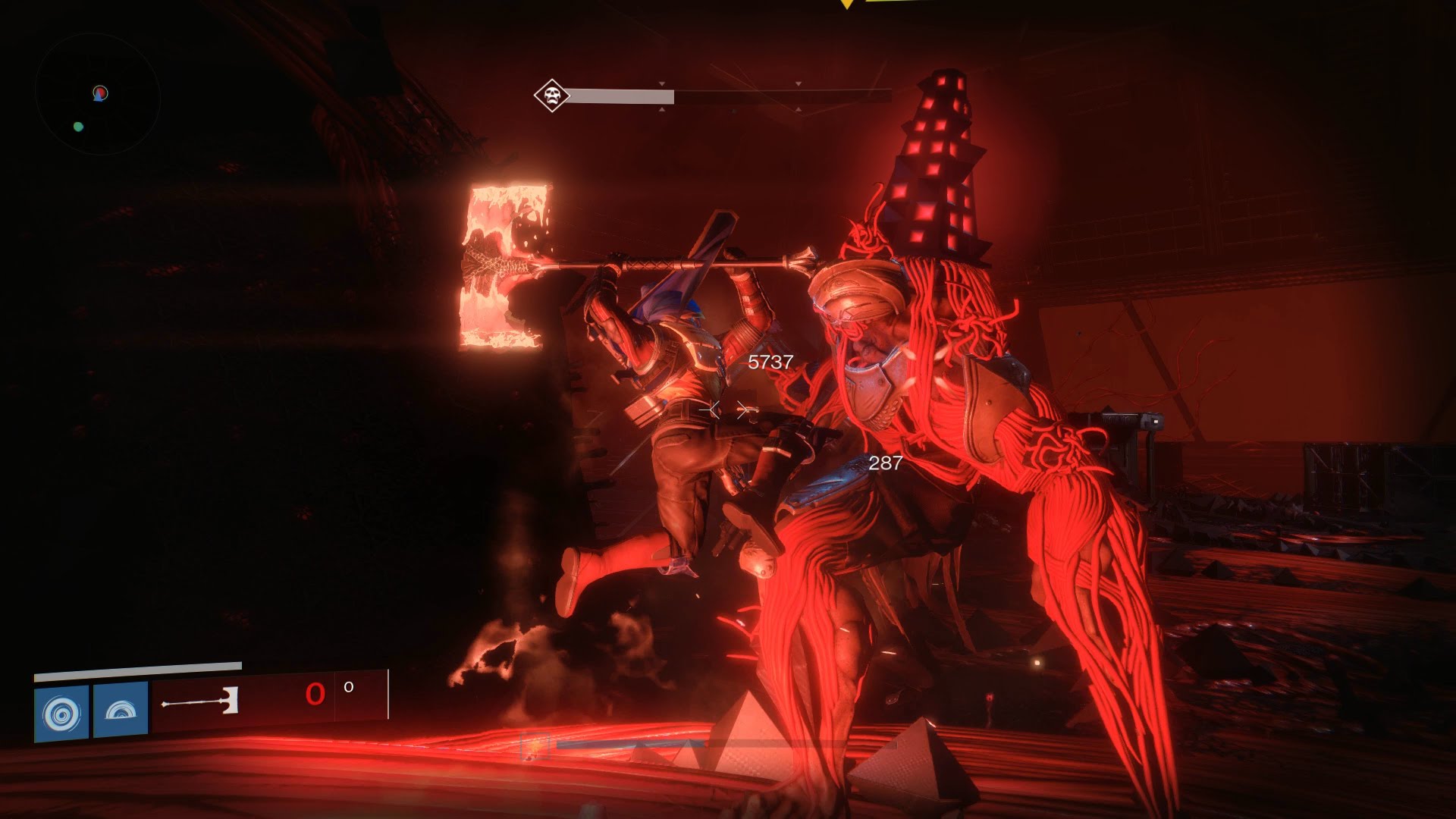Expand the right arrow above boss health bar

[797, 83]
